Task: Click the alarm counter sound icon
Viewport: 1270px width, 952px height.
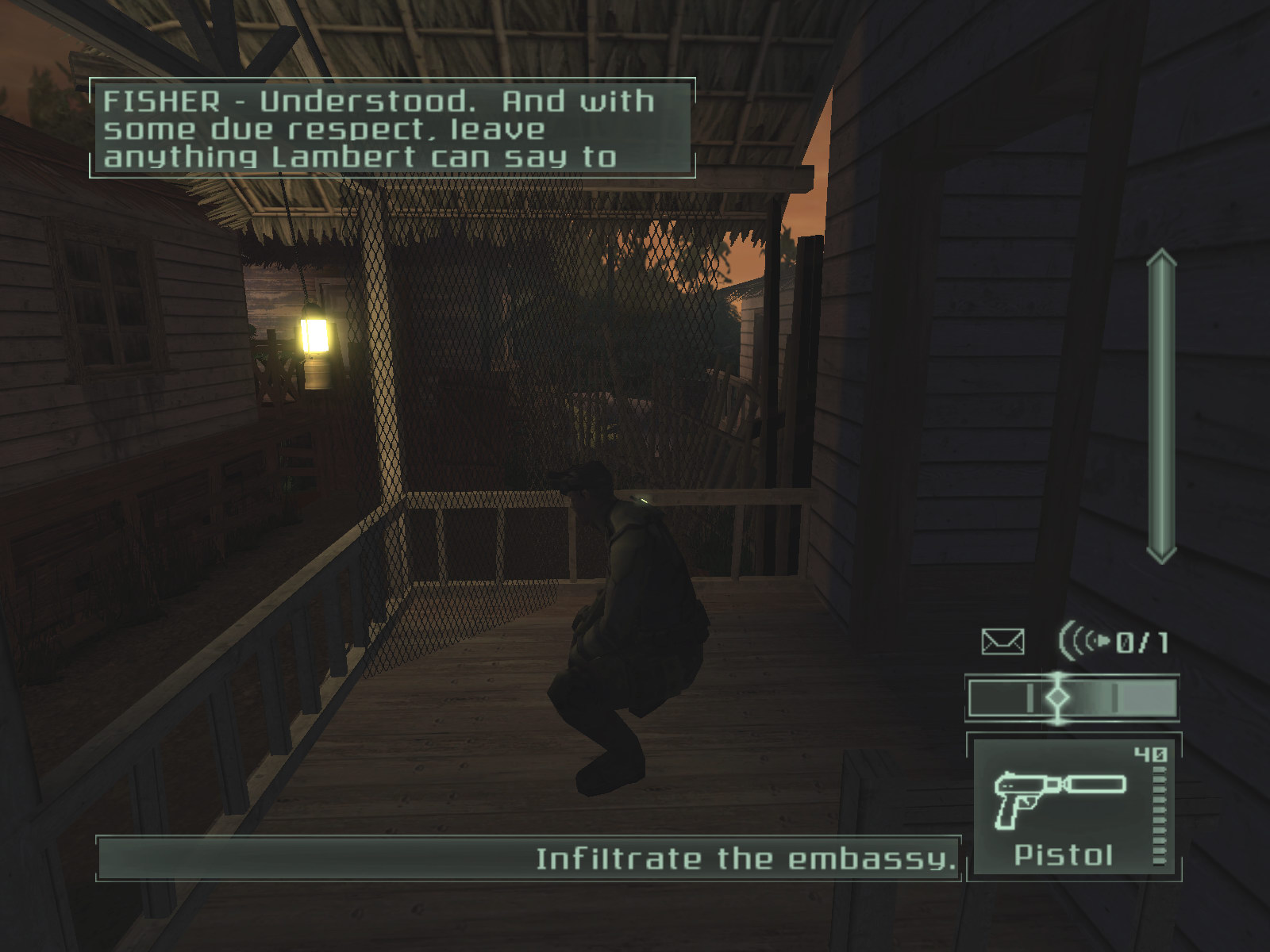Action: tap(1084, 640)
